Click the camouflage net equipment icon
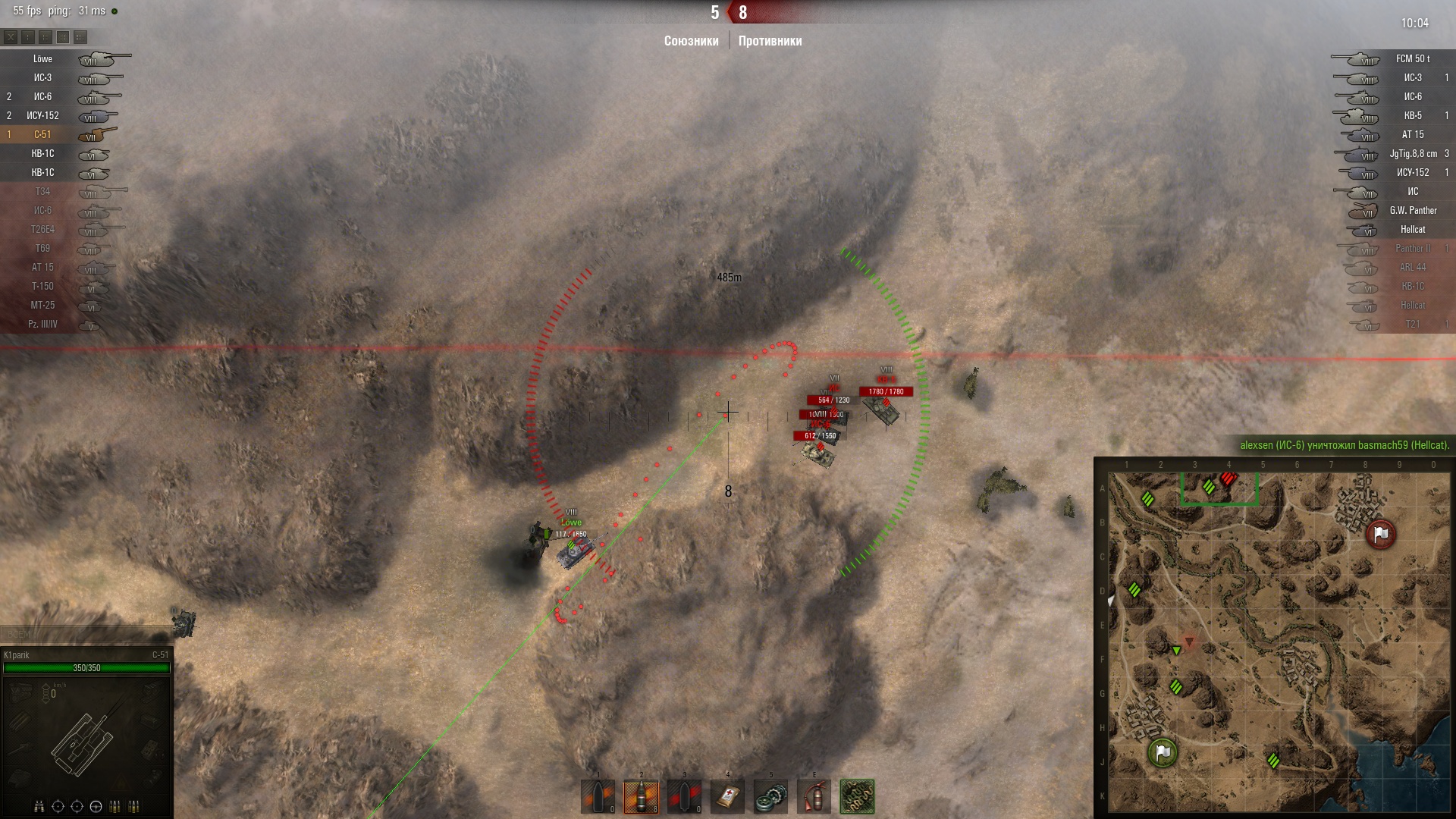Screen dimensions: 1456x819 (x=857, y=797)
